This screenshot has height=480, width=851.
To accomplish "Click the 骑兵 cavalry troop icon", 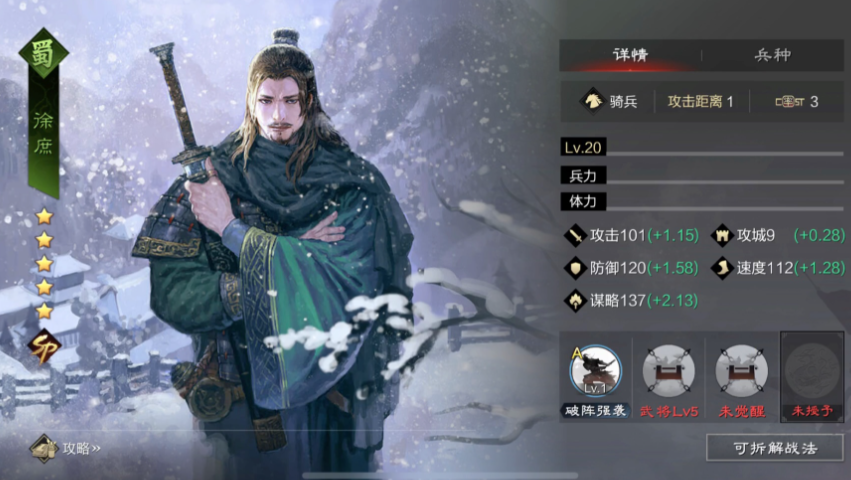I will point(595,101).
